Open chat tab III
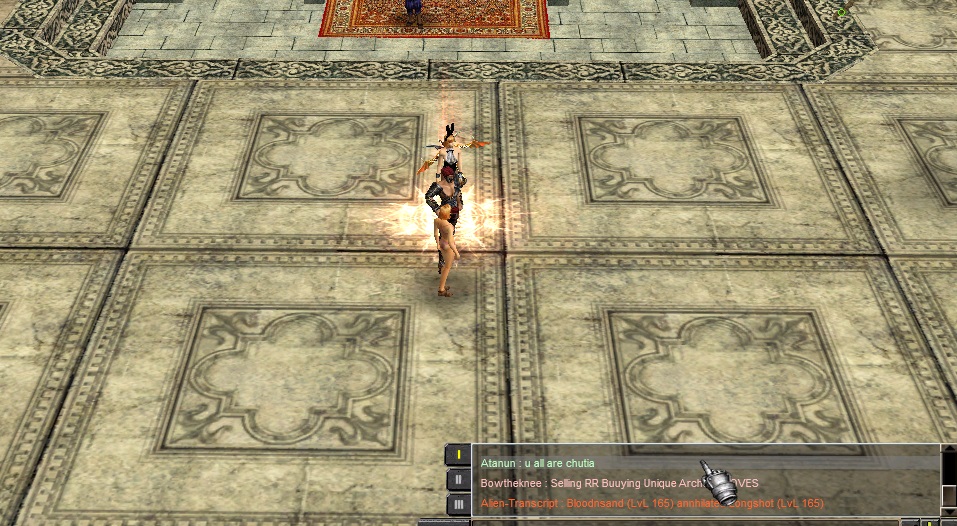Screen dimensions: 957x526 coord(457,504)
